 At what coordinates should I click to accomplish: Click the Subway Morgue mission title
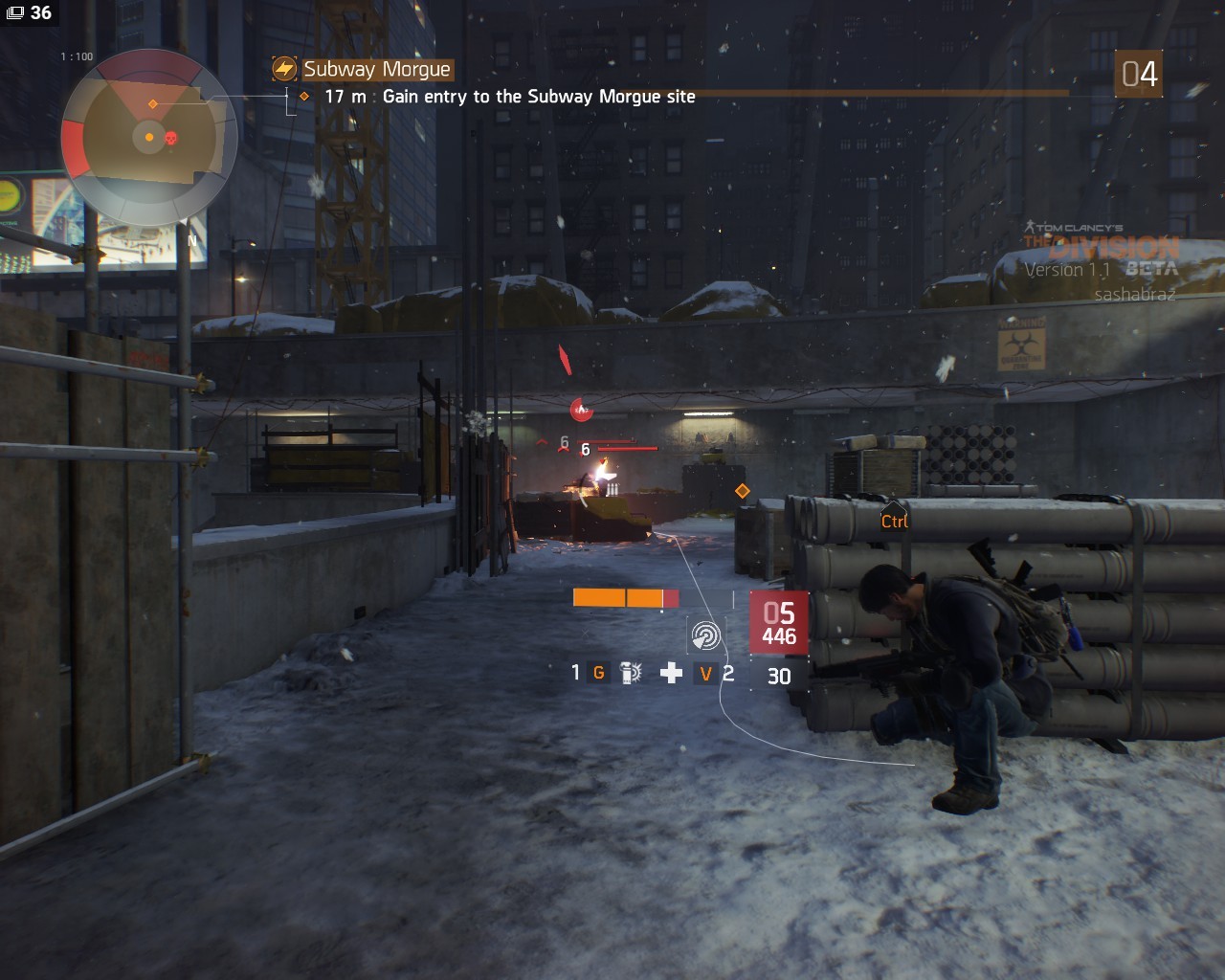click(376, 69)
